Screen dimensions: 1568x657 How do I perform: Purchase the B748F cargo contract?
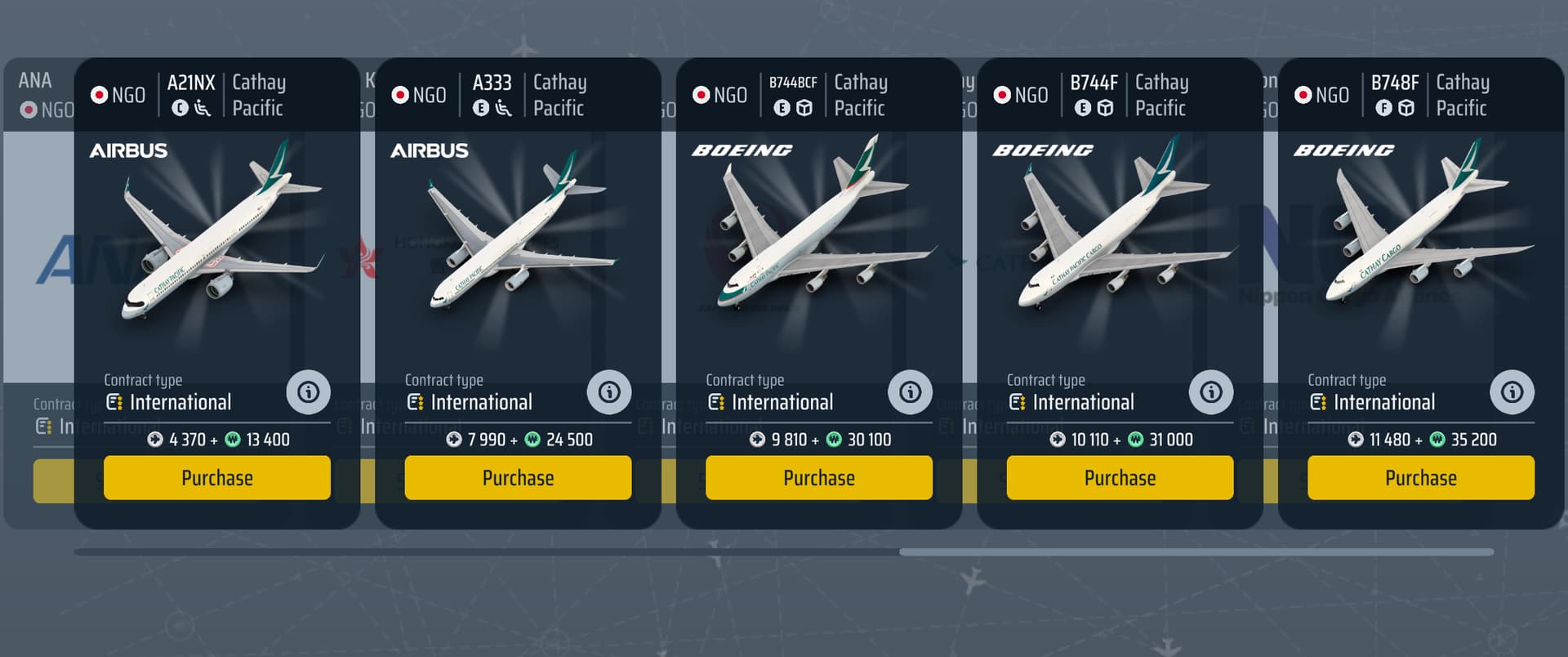click(1420, 478)
